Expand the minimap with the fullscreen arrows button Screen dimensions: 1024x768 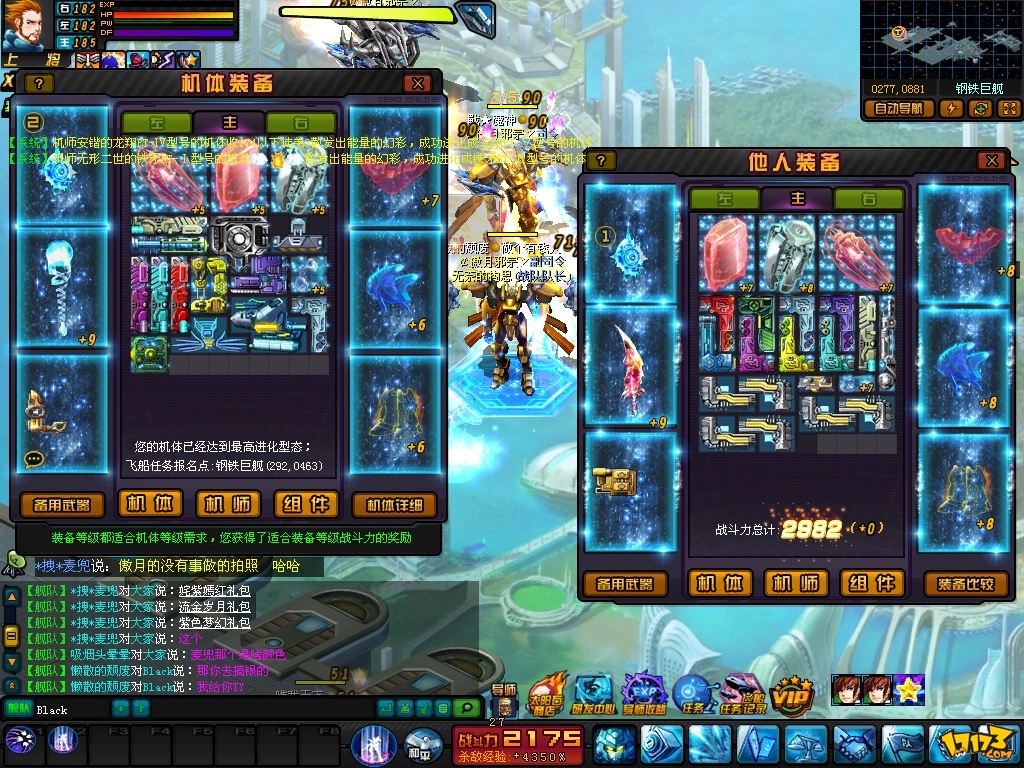click(1008, 109)
